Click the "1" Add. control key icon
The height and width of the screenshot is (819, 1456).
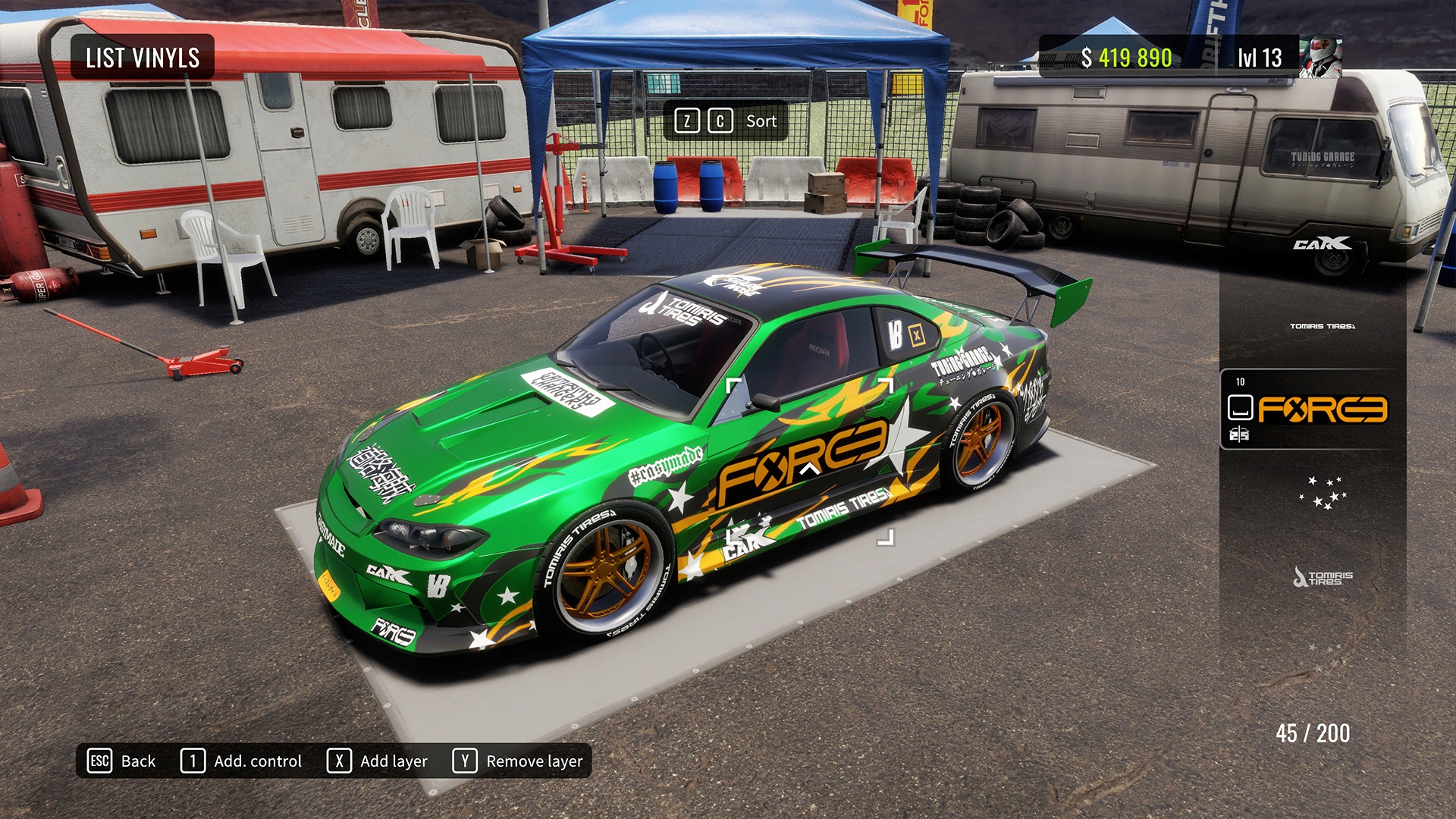coord(193,761)
